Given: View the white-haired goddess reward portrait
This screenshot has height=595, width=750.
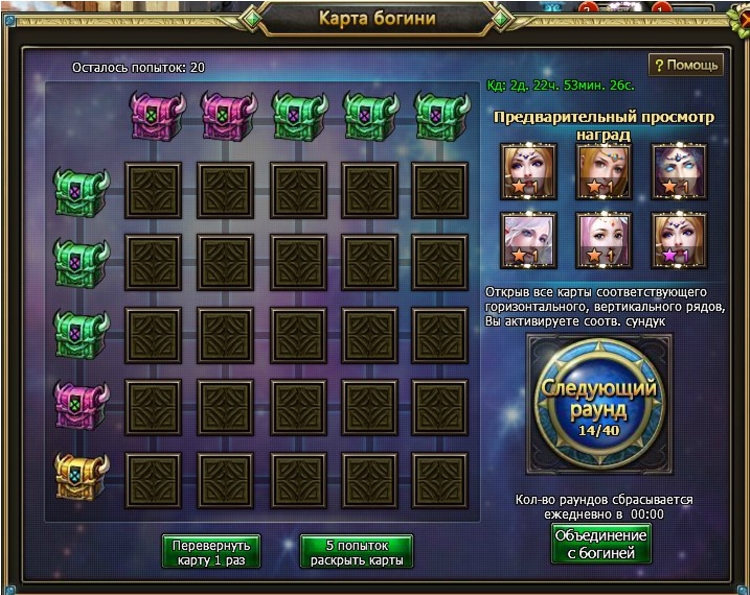Looking at the screenshot, I should [x=529, y=240].
